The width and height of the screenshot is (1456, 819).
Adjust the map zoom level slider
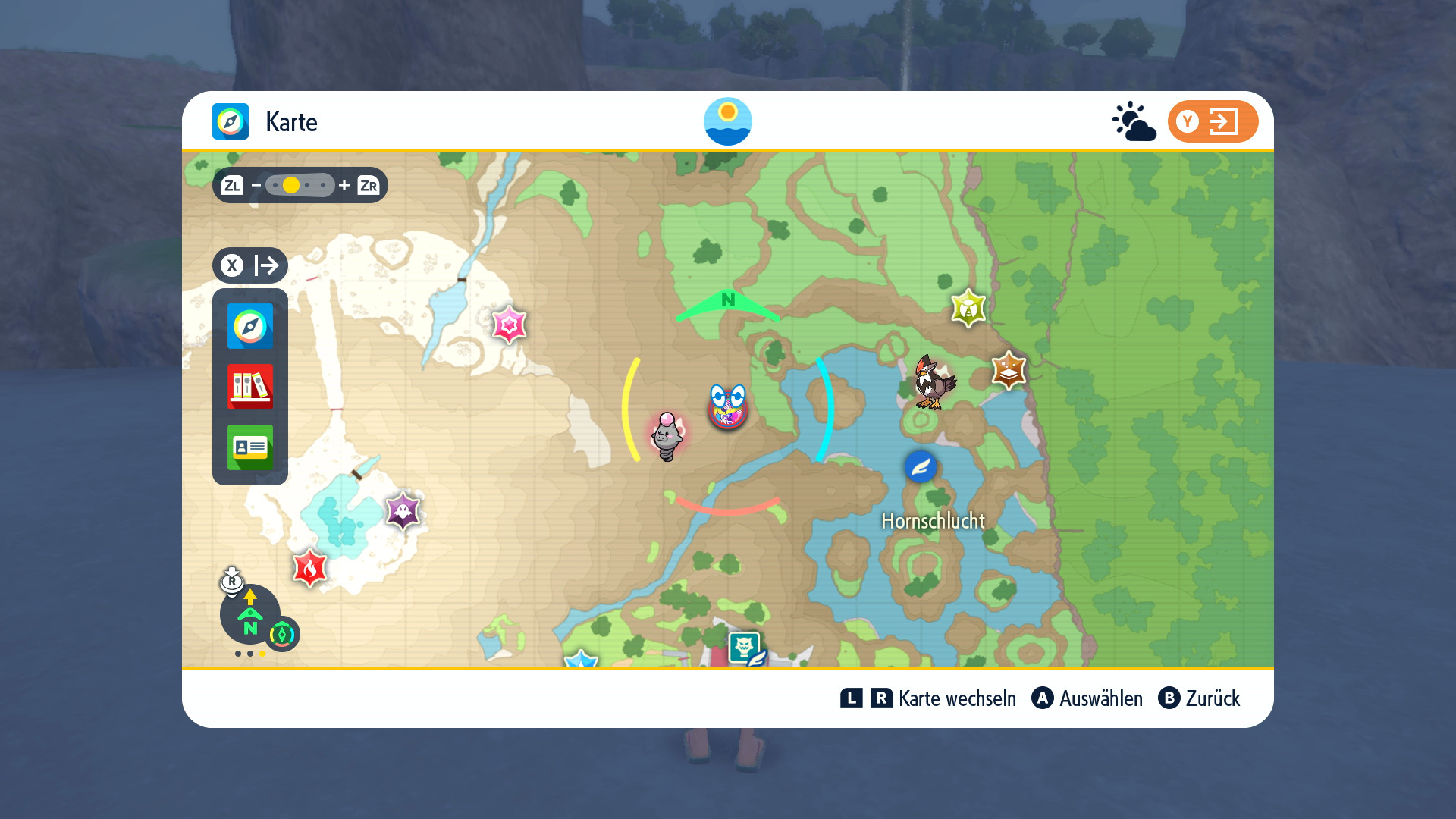300,185
